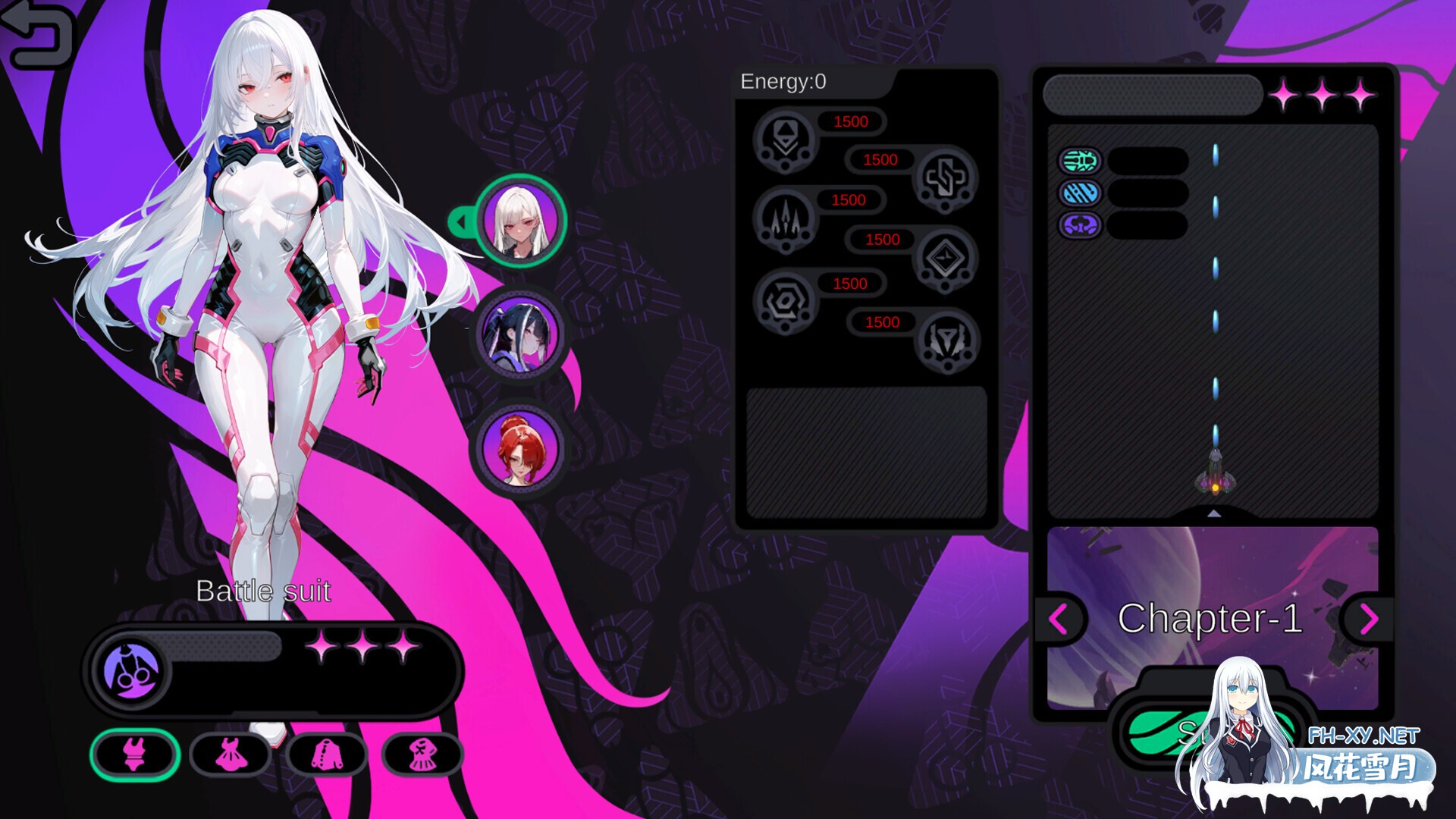Select the jacket clothing category

pos(328,755)
